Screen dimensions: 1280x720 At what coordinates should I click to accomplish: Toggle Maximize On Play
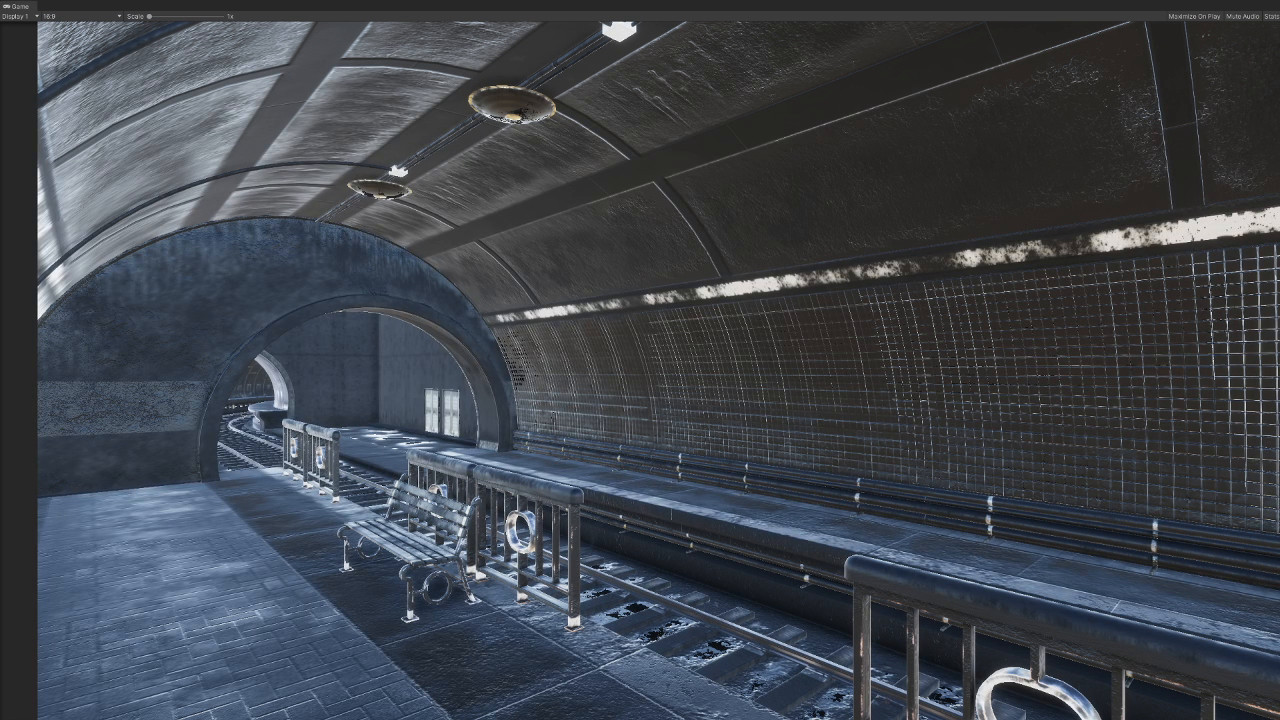[1194, 17]
